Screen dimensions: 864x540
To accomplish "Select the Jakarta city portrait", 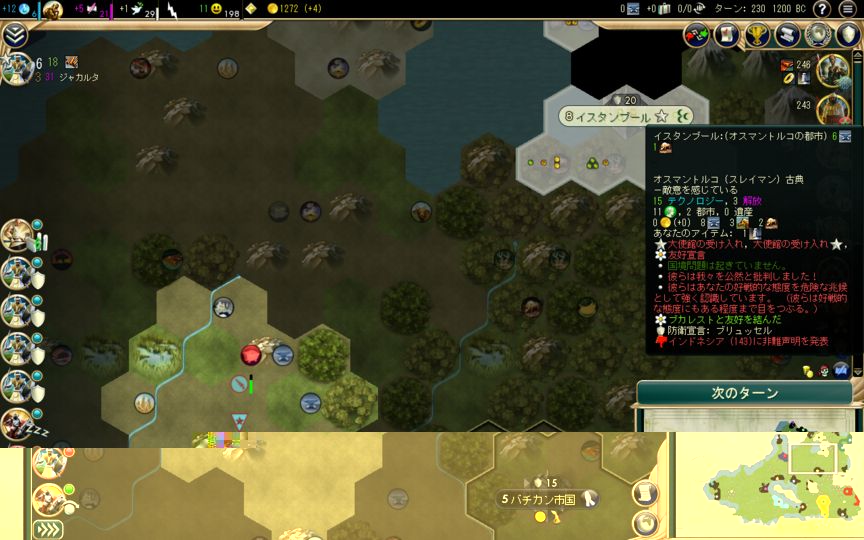I will click(16, 69).
